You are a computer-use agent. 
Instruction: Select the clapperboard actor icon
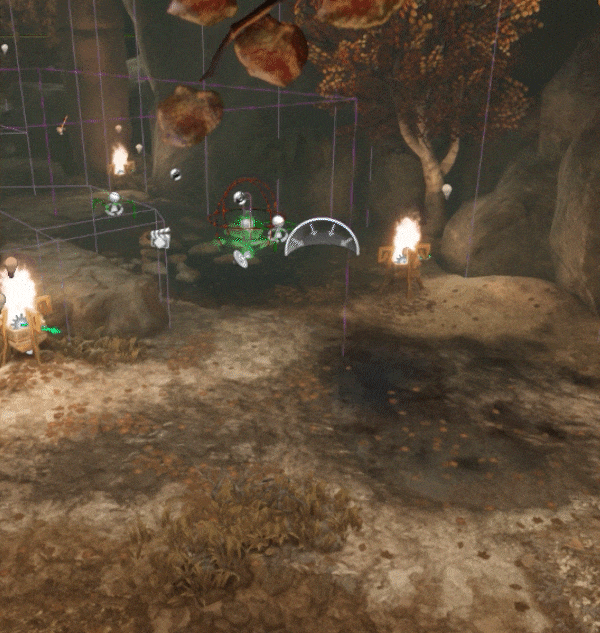[x=160, y=238]
